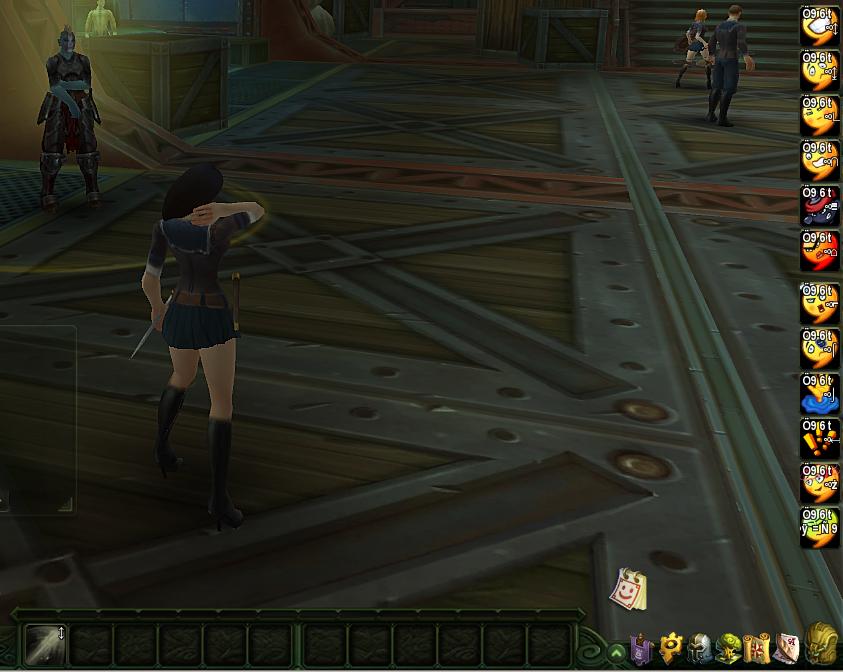Image resolution: width=843 pixels, height=672 pixels.
Task: Open the parchment page with red markings
Action: click(x=788, y=649)
